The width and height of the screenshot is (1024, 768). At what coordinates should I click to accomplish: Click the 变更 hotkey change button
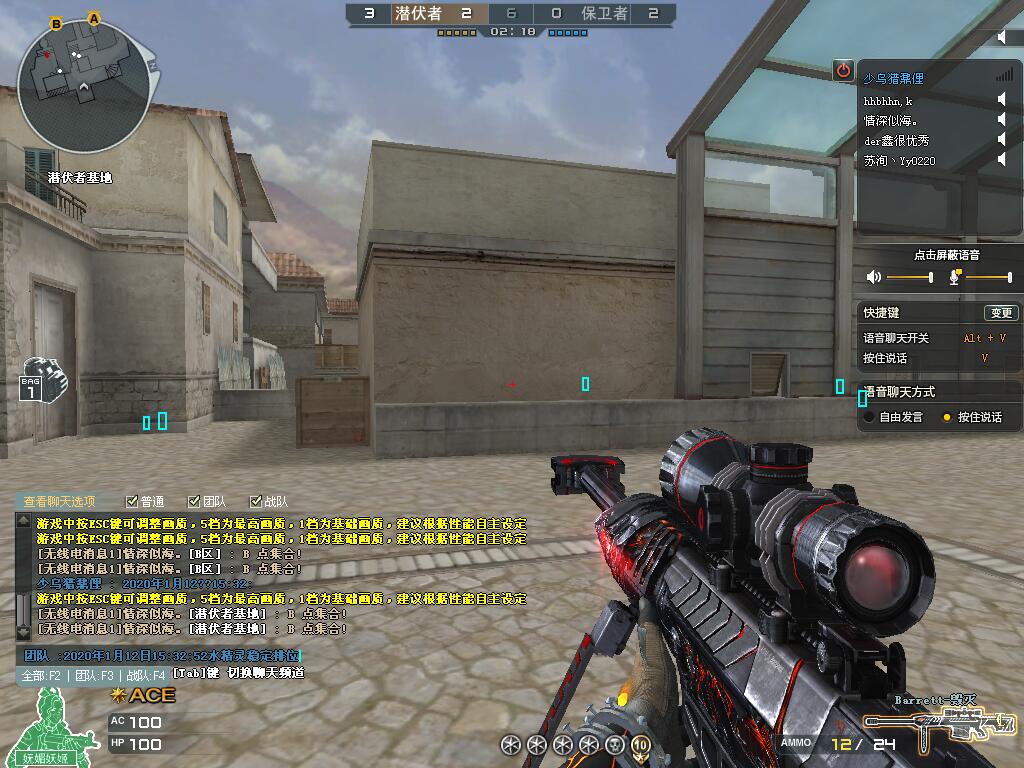point(1000,313)
